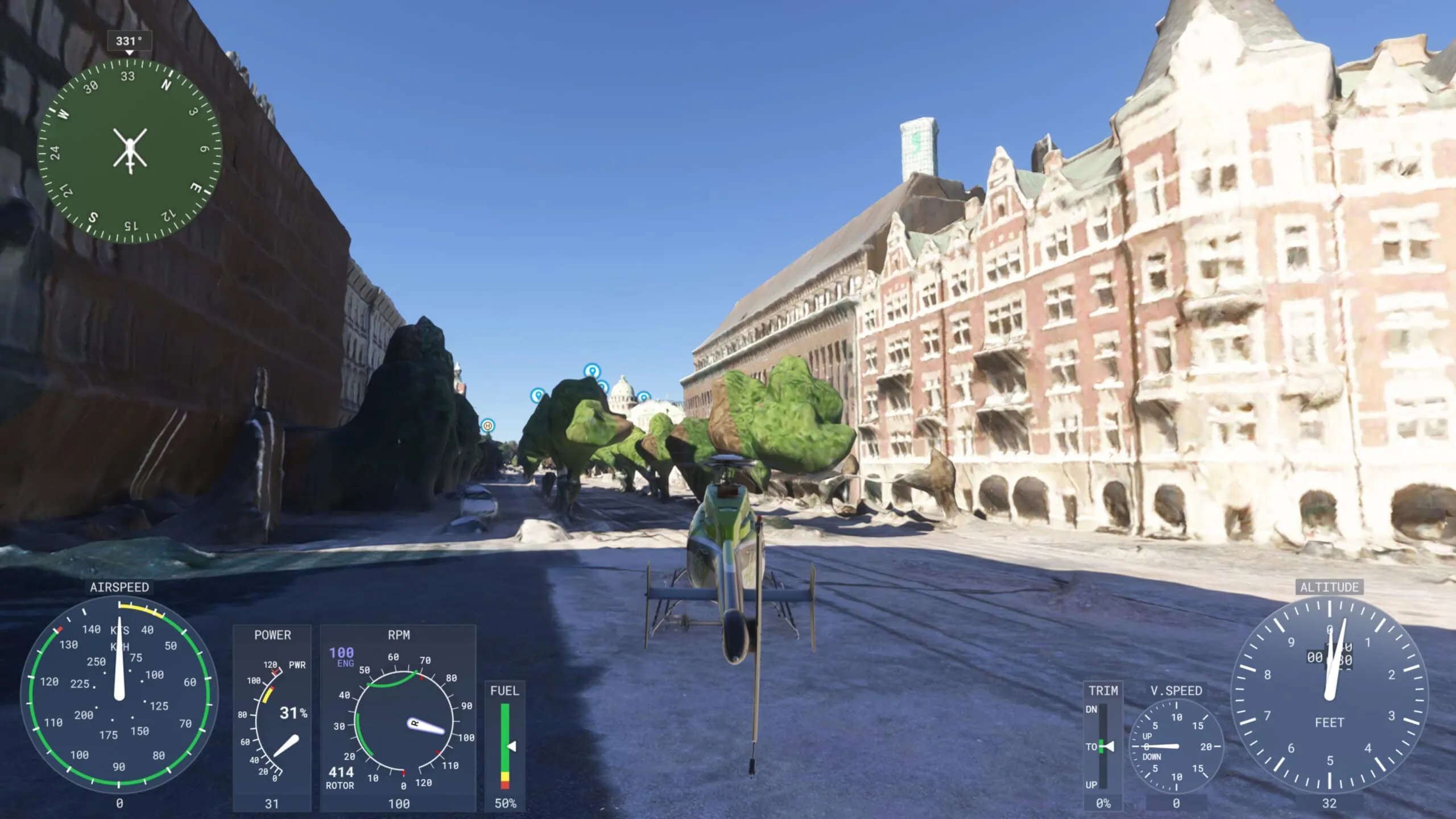Select the helipad 'H' marker near the trees

pos(488,427)
